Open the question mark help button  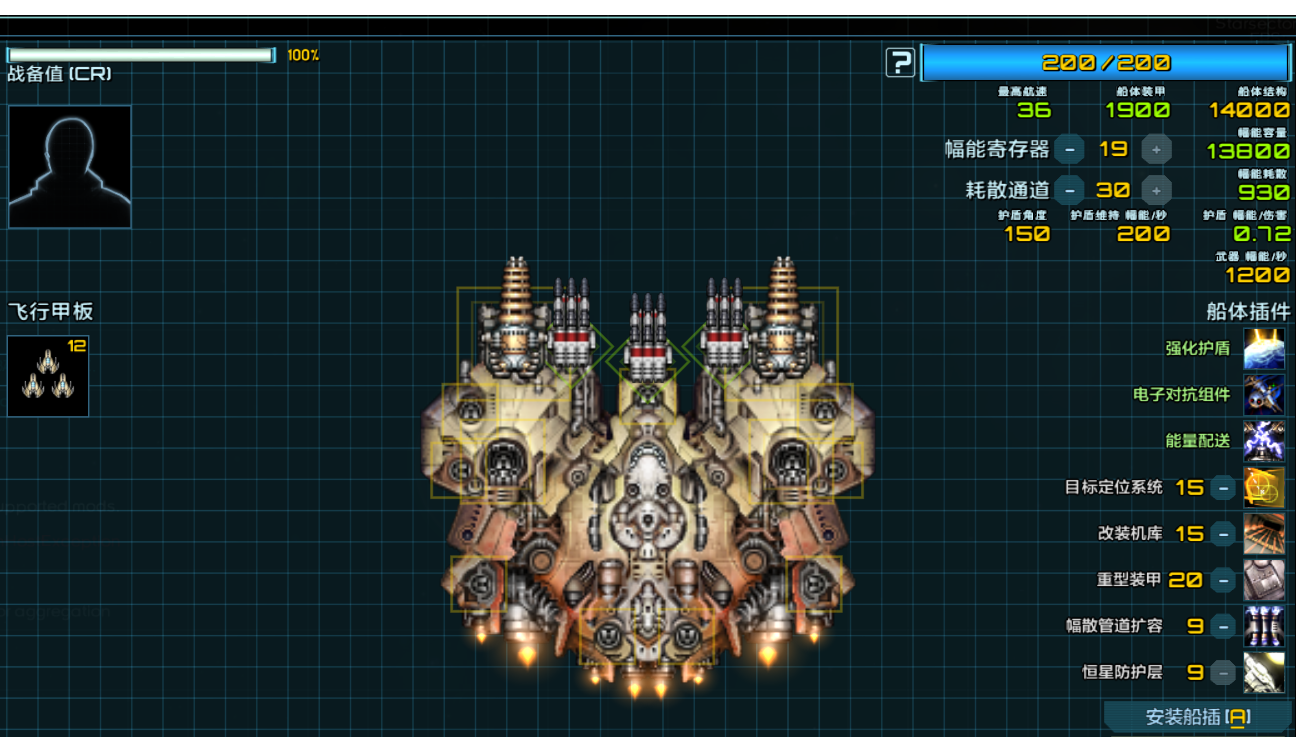[901, 61]
